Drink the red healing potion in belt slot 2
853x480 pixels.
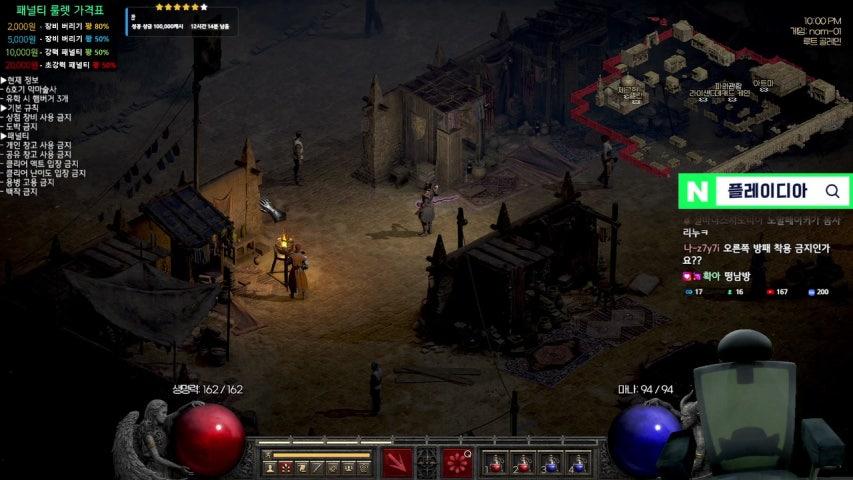pos(524,463)
